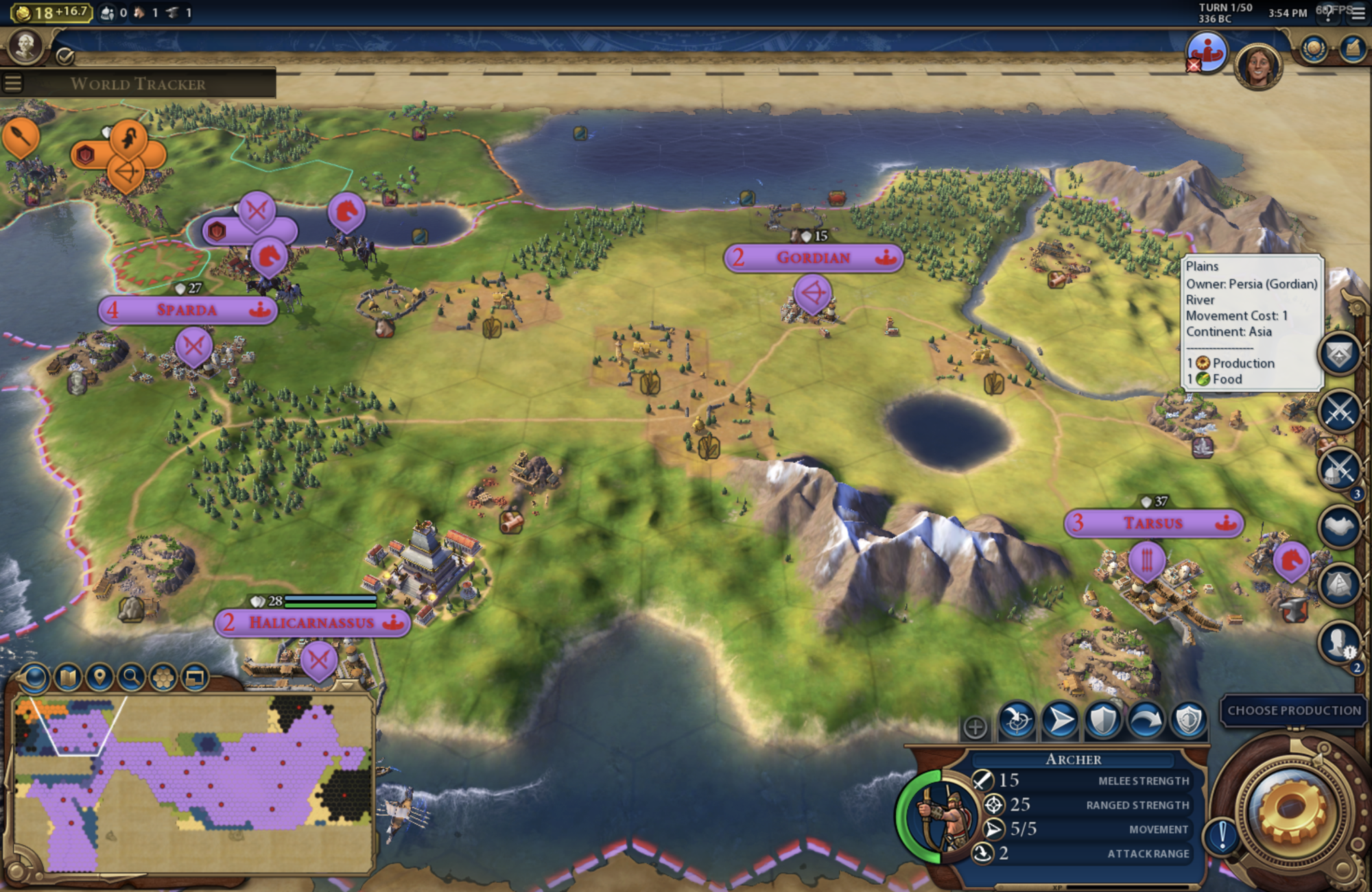The image size is (1372, 892).
Task: Activate the move-to arrow unit command
Action: [x=1060, y=721]
